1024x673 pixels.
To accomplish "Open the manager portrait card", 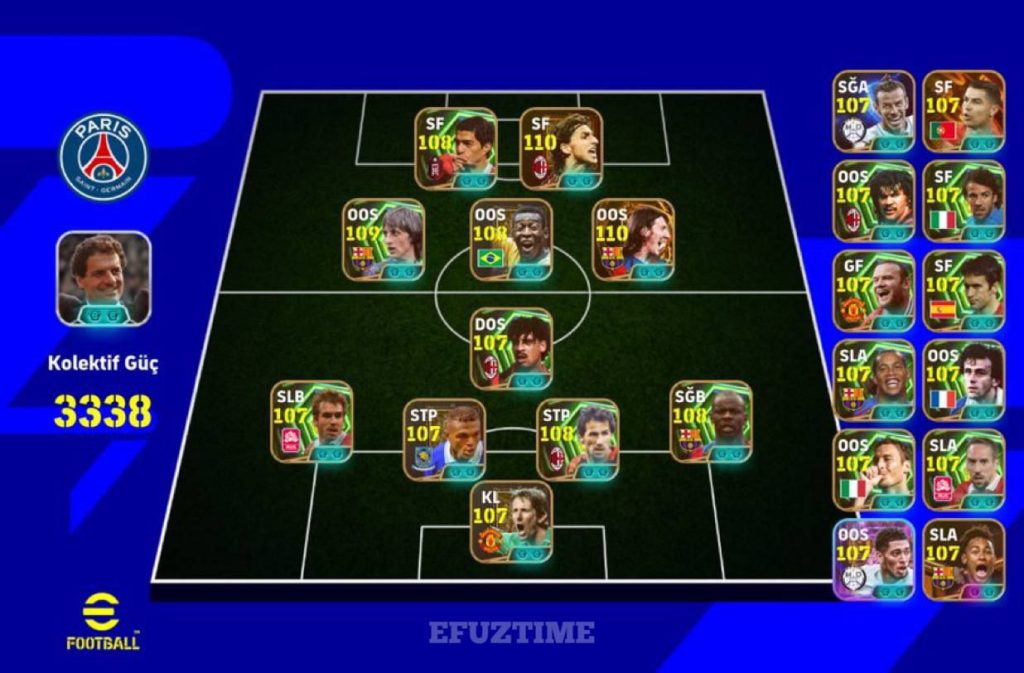I will [x=104, y=278].
